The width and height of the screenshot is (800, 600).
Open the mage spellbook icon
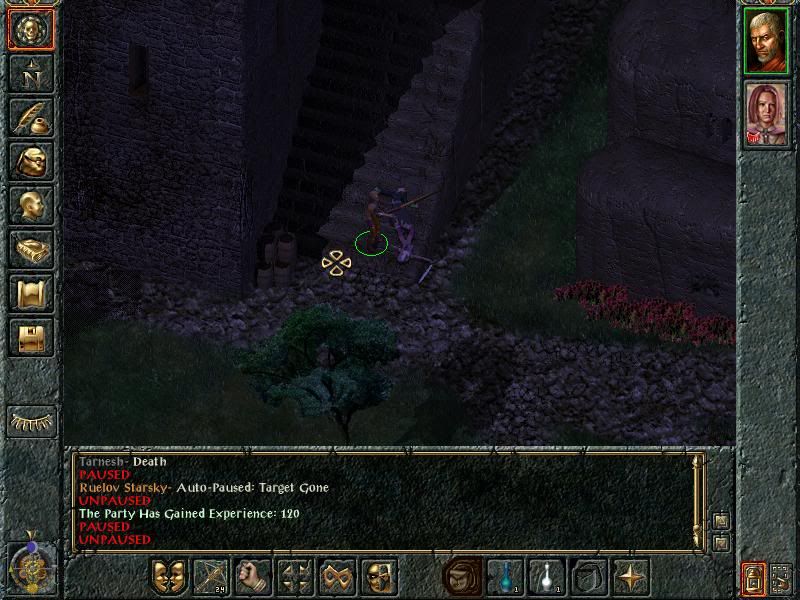tap(31, 249)
